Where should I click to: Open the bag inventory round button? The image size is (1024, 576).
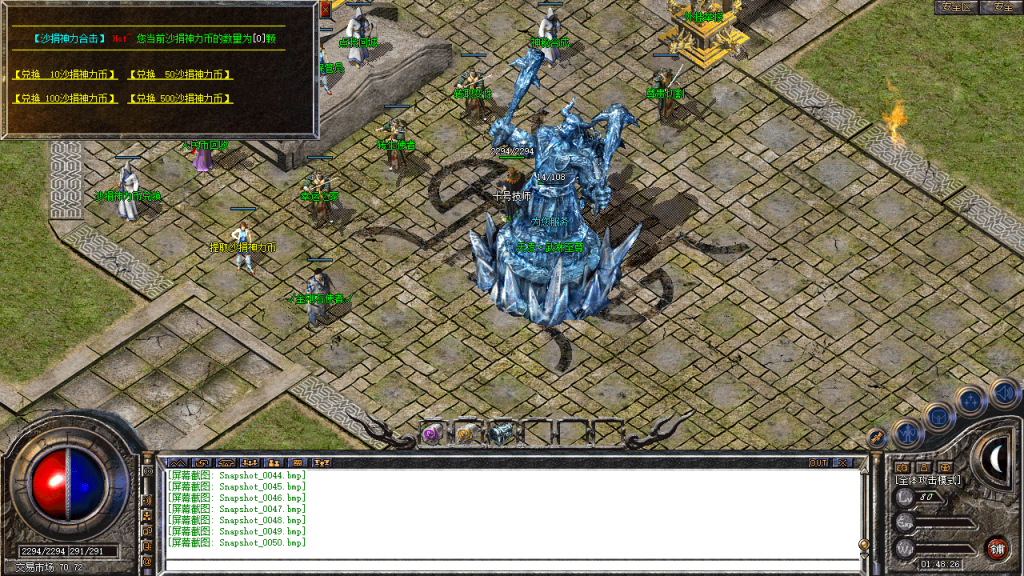[x=940, y=417]
